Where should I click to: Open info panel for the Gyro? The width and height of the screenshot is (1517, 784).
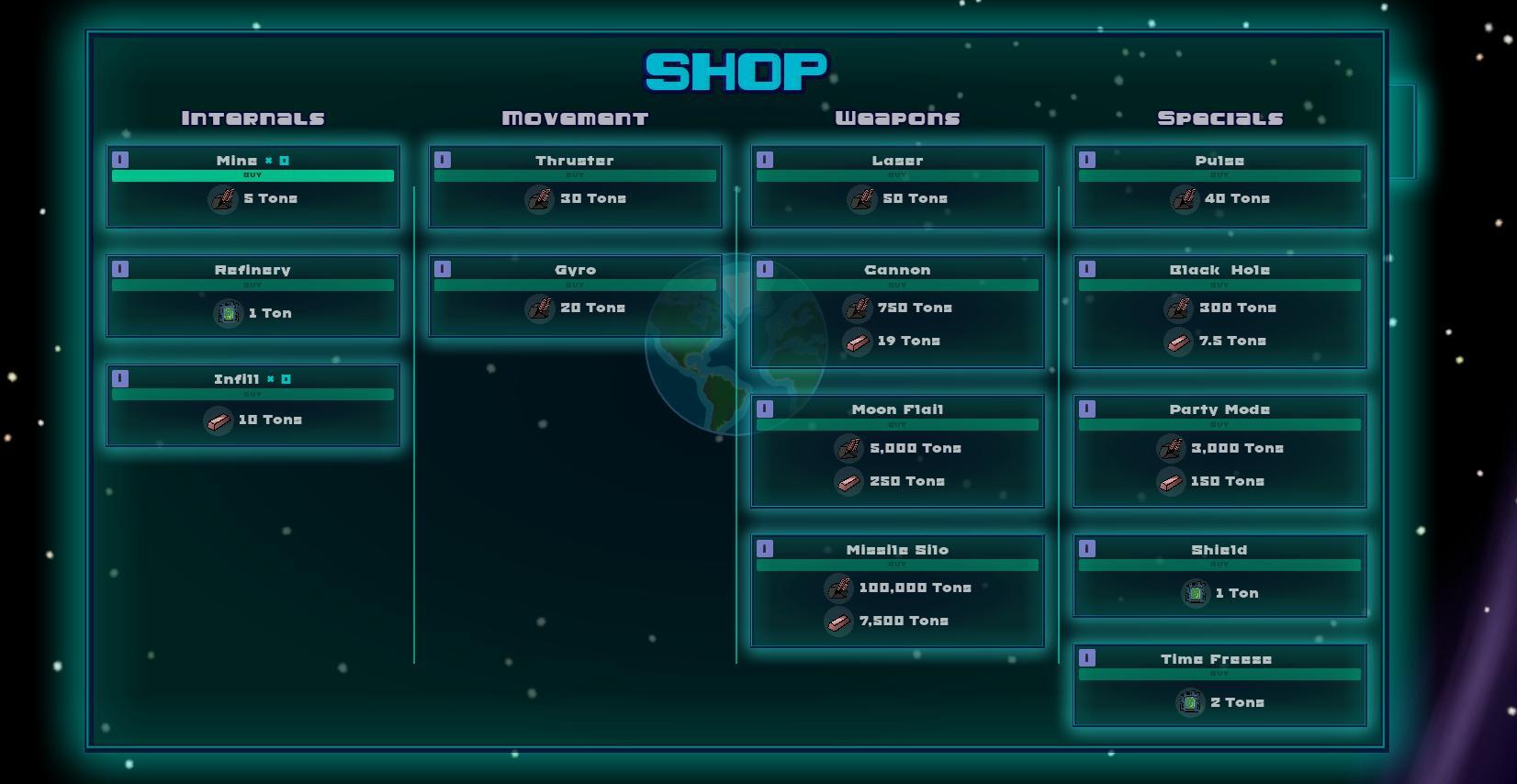[442, 268]
